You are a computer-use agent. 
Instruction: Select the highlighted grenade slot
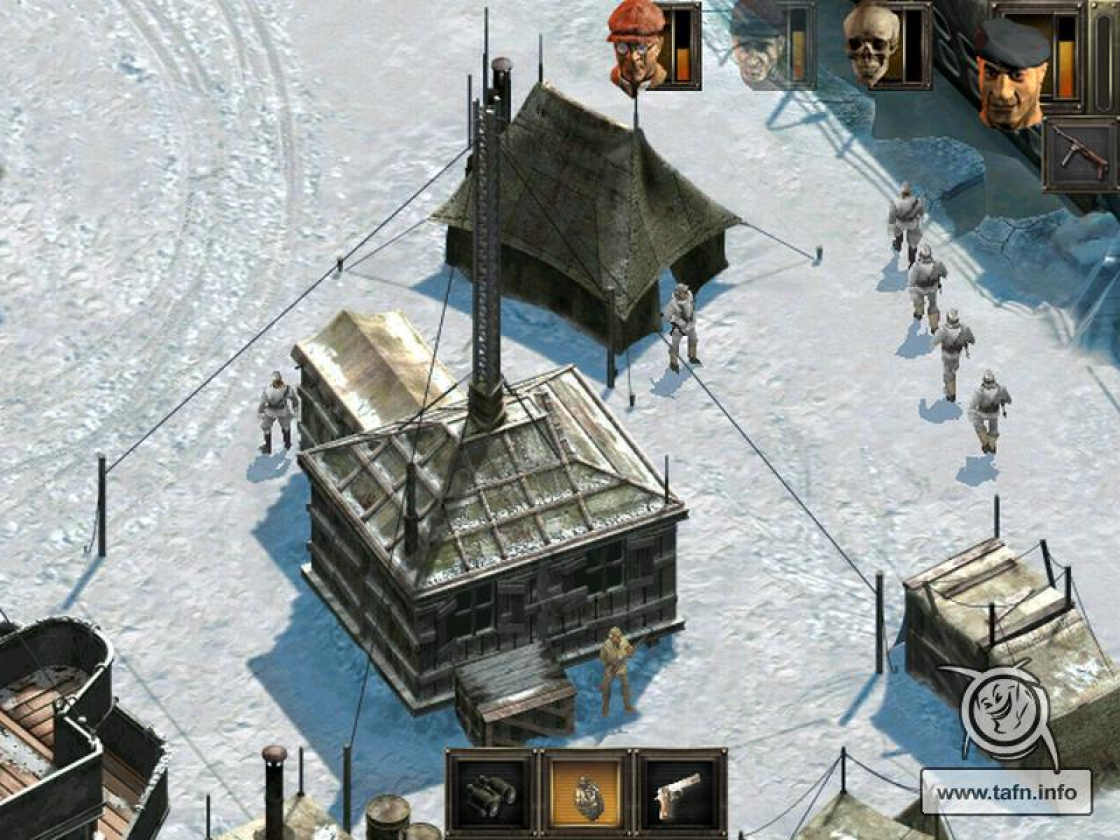coord(586,794)
